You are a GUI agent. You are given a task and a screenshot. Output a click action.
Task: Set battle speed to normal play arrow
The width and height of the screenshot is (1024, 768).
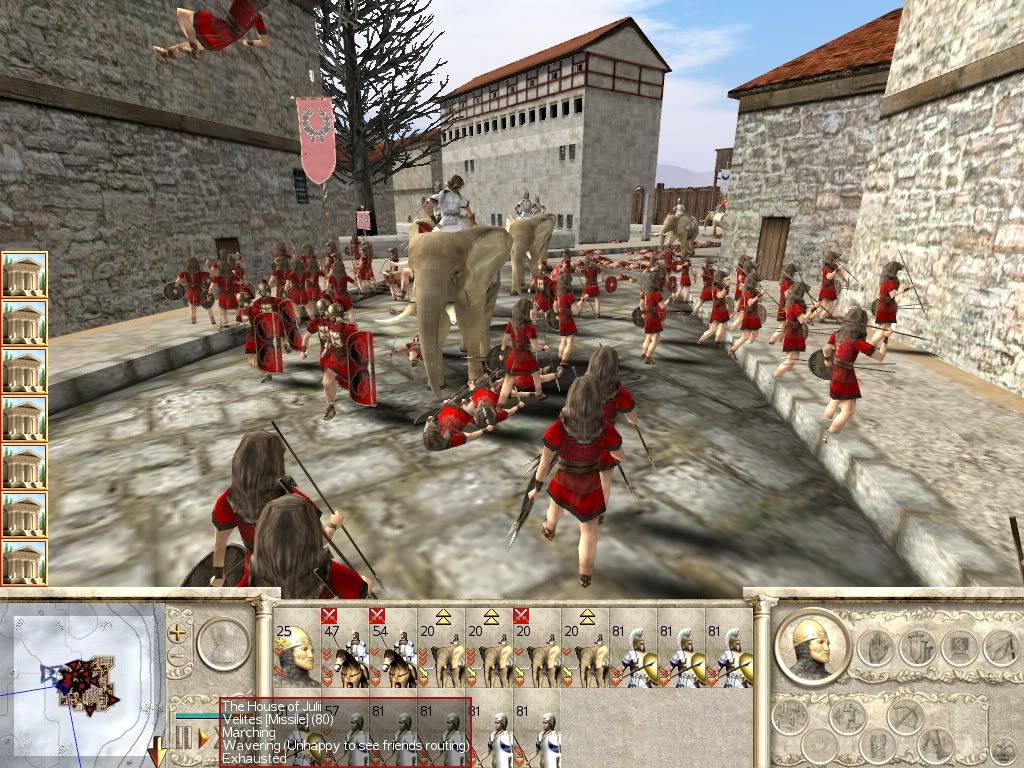click(x=203, y=738)
